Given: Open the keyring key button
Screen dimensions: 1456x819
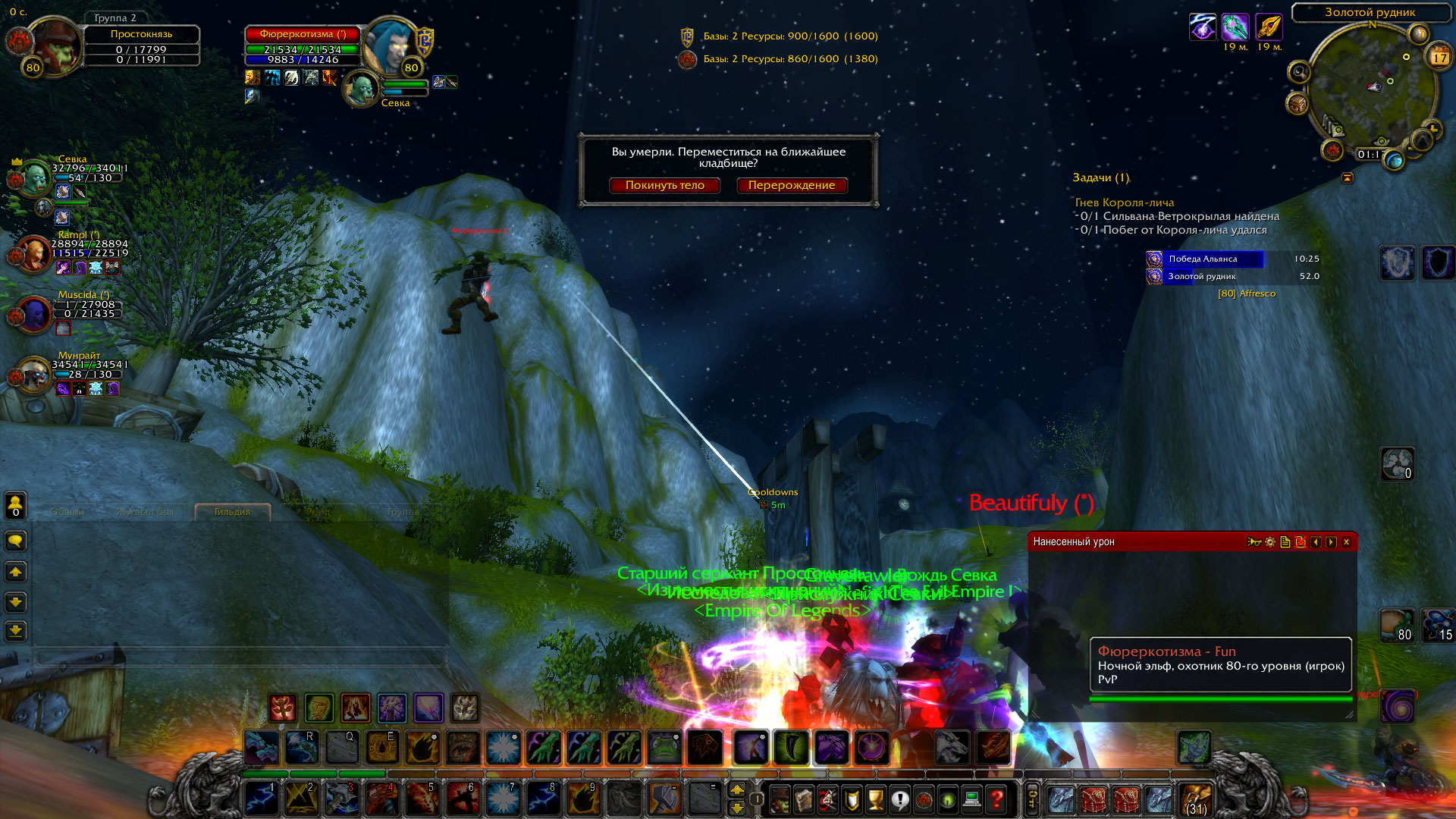Looking at the screenshot, I should point(1032,799).
